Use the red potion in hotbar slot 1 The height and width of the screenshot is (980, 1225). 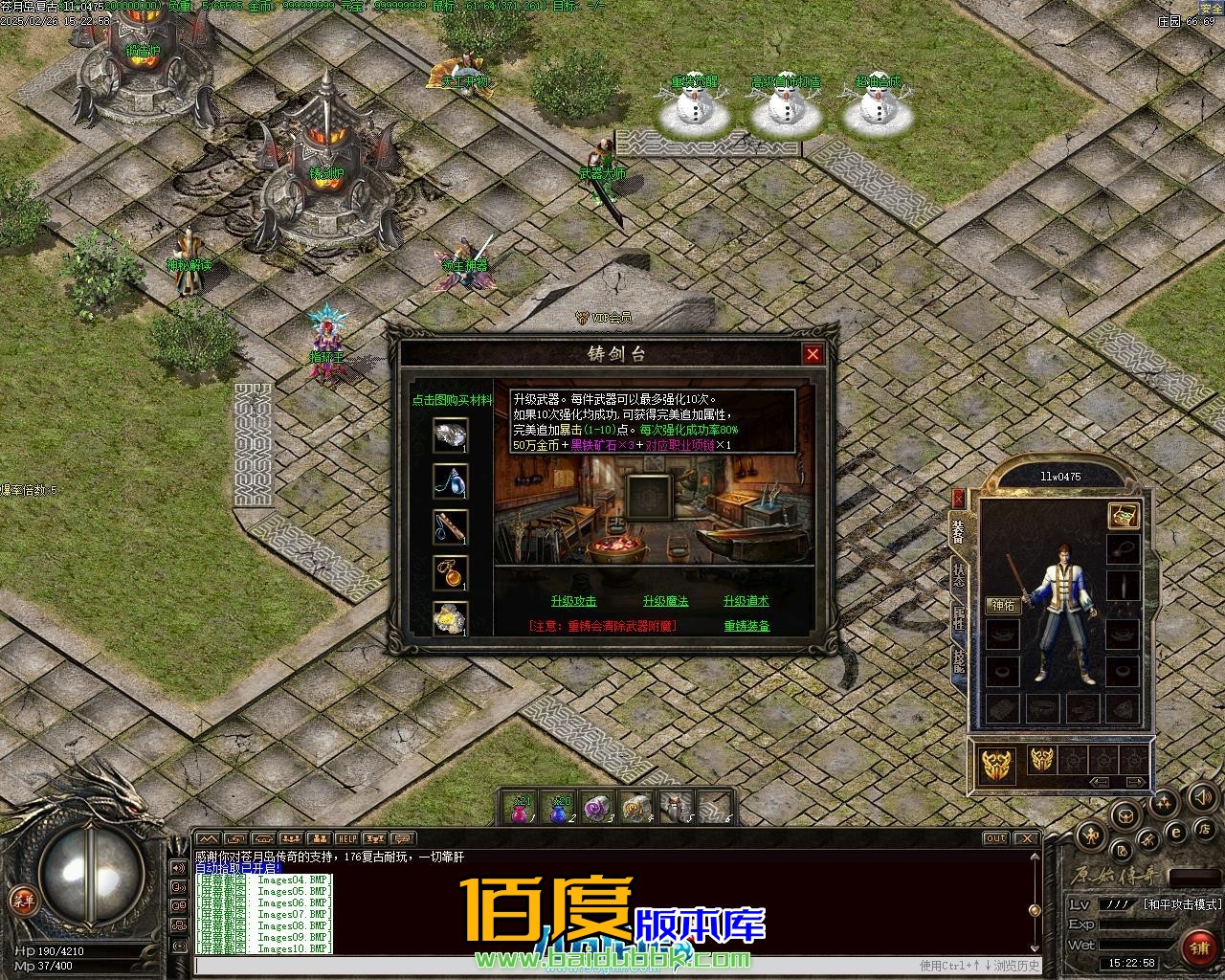(521, 809)
